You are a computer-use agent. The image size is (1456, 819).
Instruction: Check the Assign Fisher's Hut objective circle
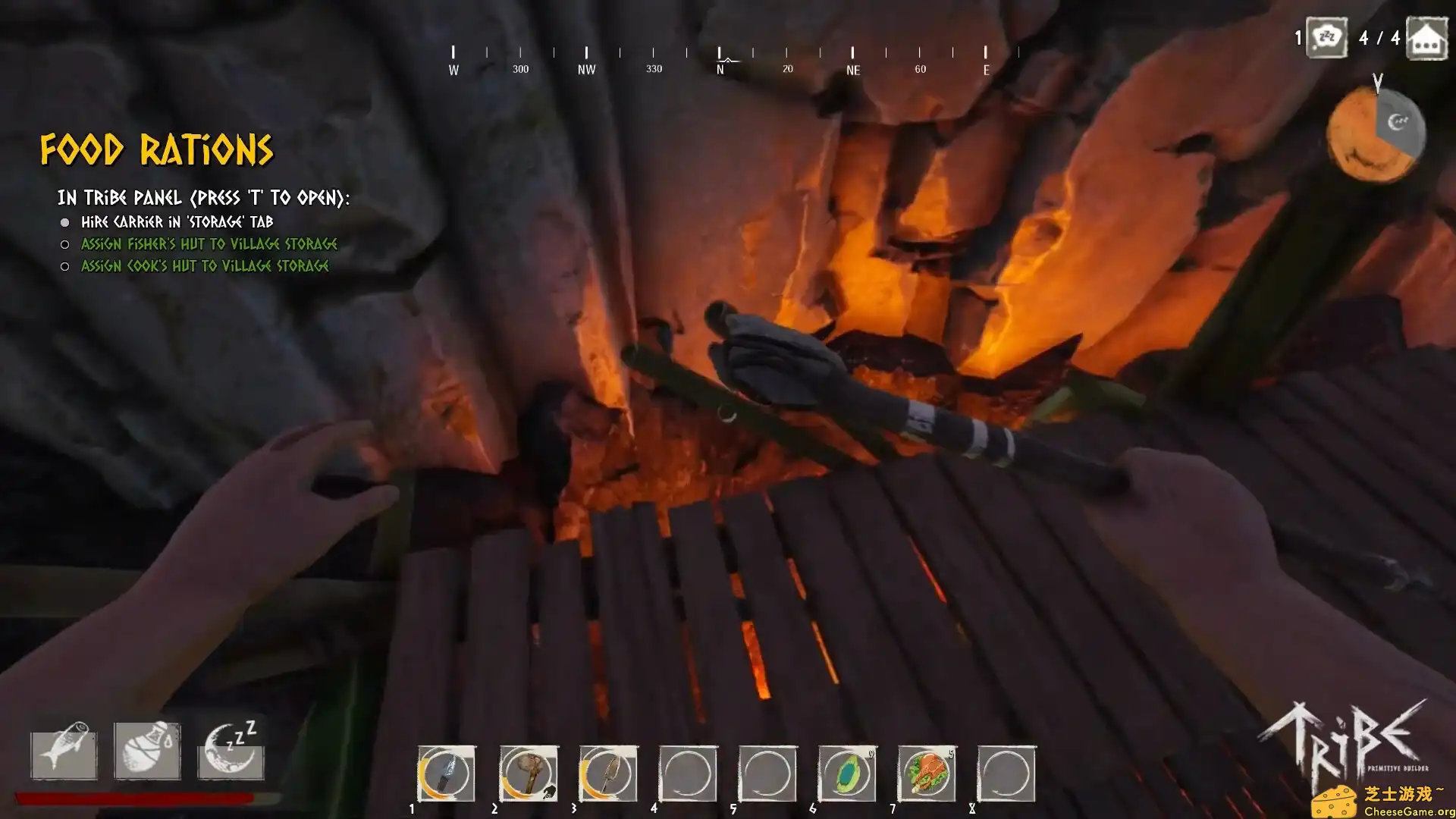coord(64,244)
